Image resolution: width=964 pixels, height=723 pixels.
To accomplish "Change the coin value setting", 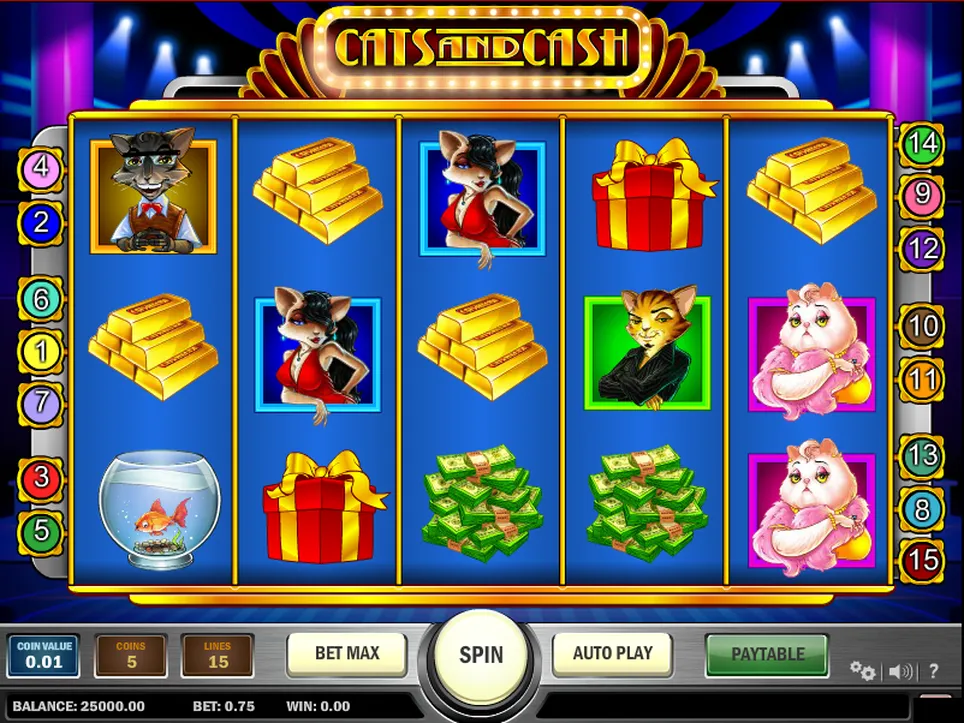I will tap(43, 655).
